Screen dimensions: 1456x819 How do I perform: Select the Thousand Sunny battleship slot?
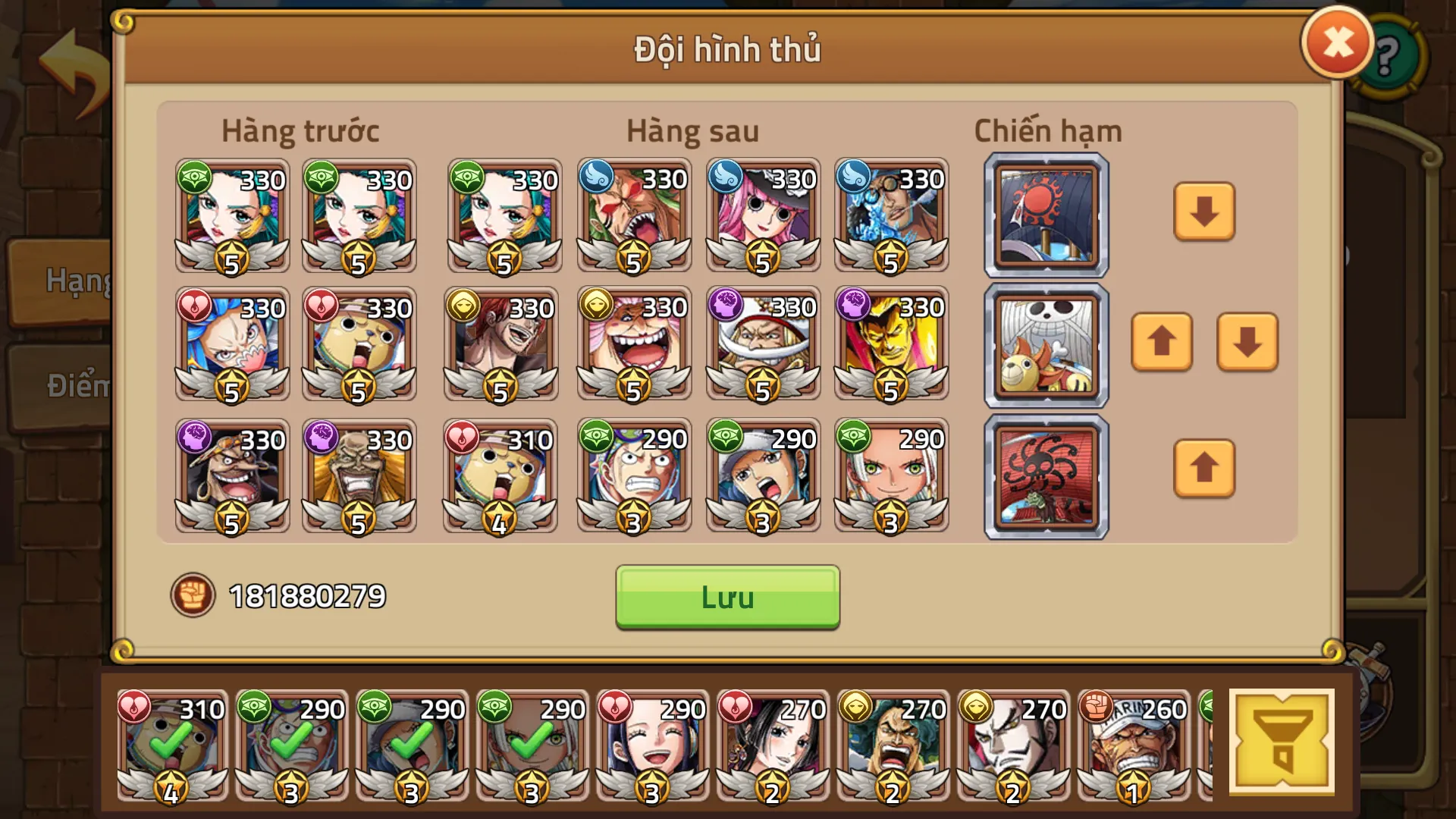pos(1045,344)
